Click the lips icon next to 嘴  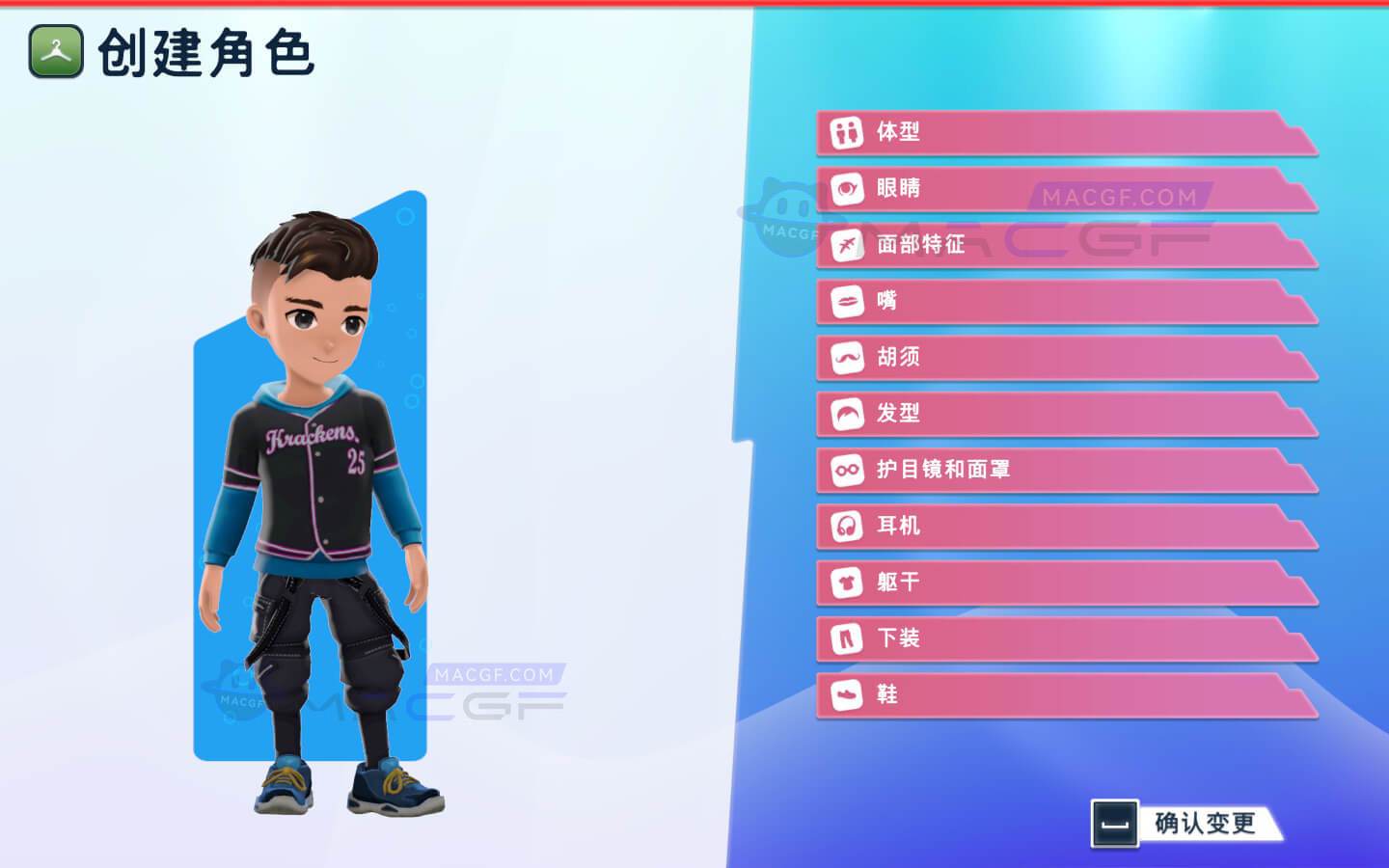847,302
